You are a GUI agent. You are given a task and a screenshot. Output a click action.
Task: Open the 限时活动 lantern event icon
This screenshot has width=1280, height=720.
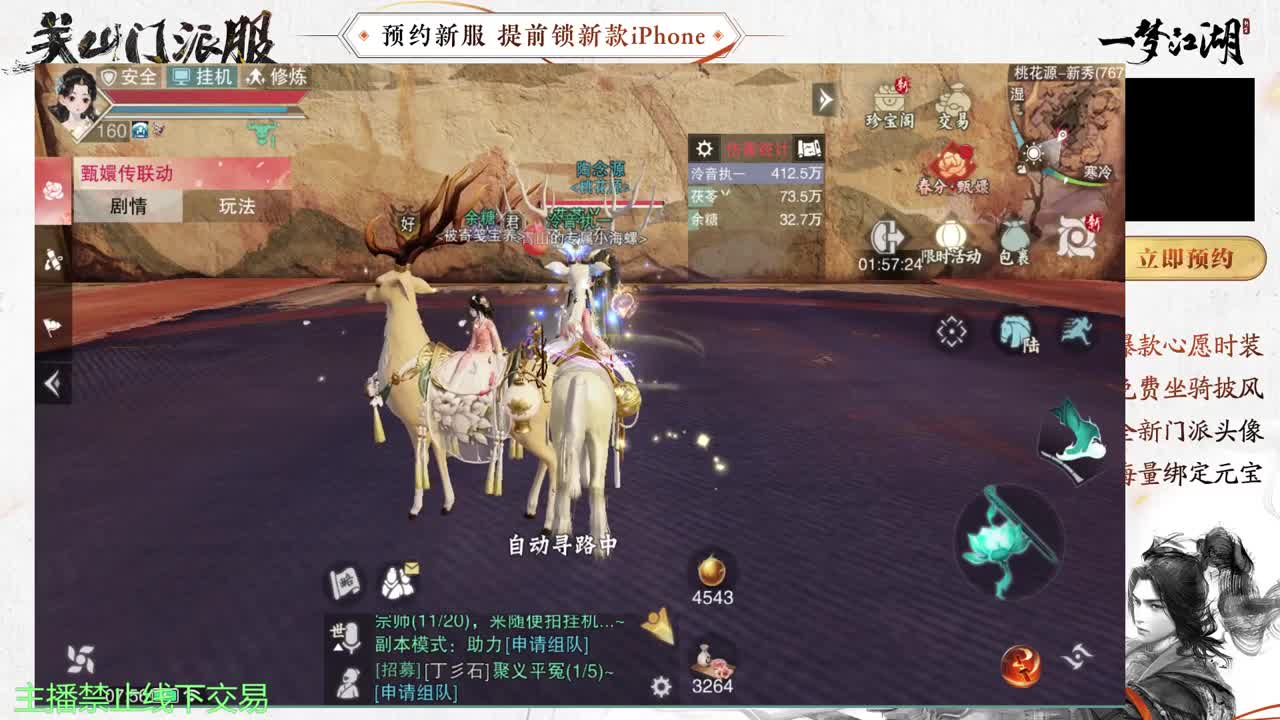950,234
